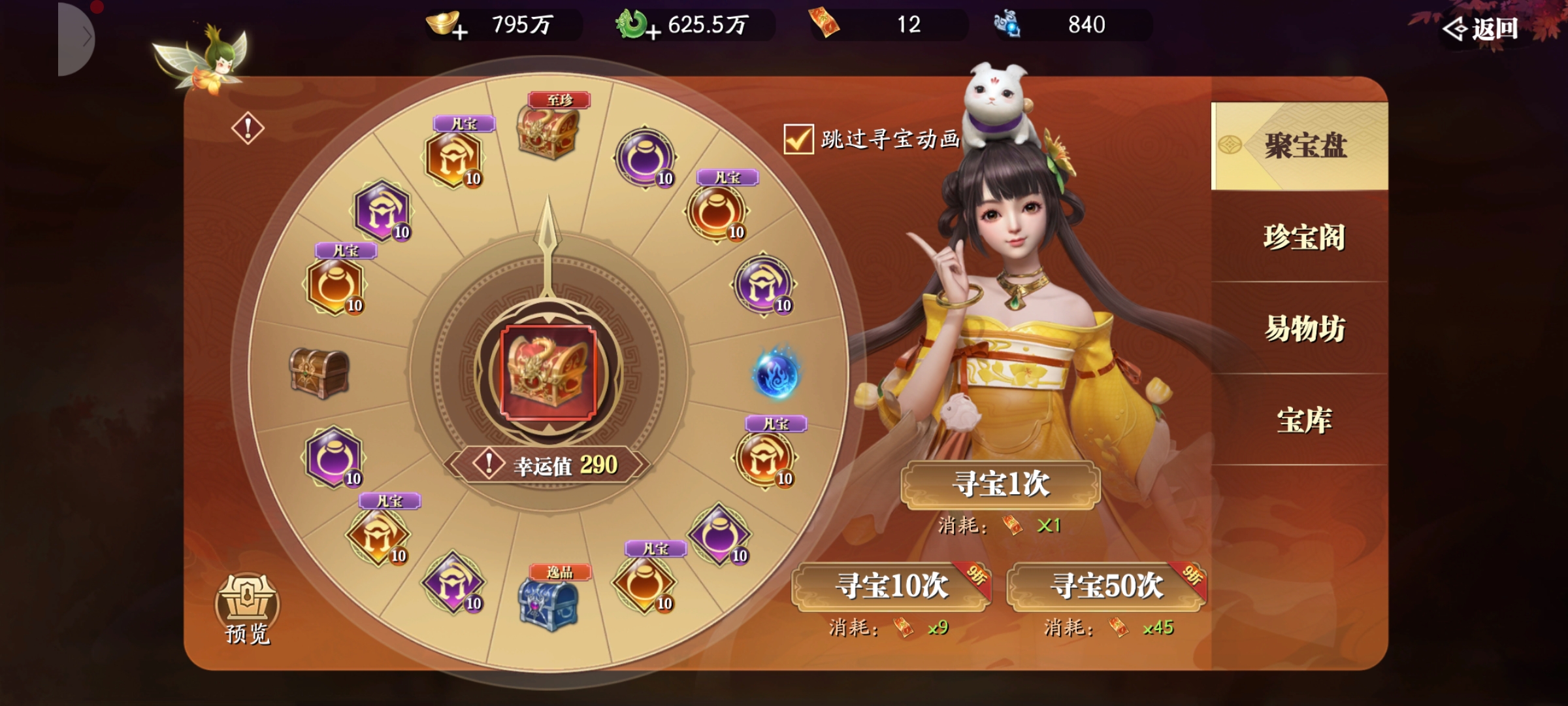View the brown wooden chest reward
Viewport: 1568px width, 706px height.
(x=319, y=373)
